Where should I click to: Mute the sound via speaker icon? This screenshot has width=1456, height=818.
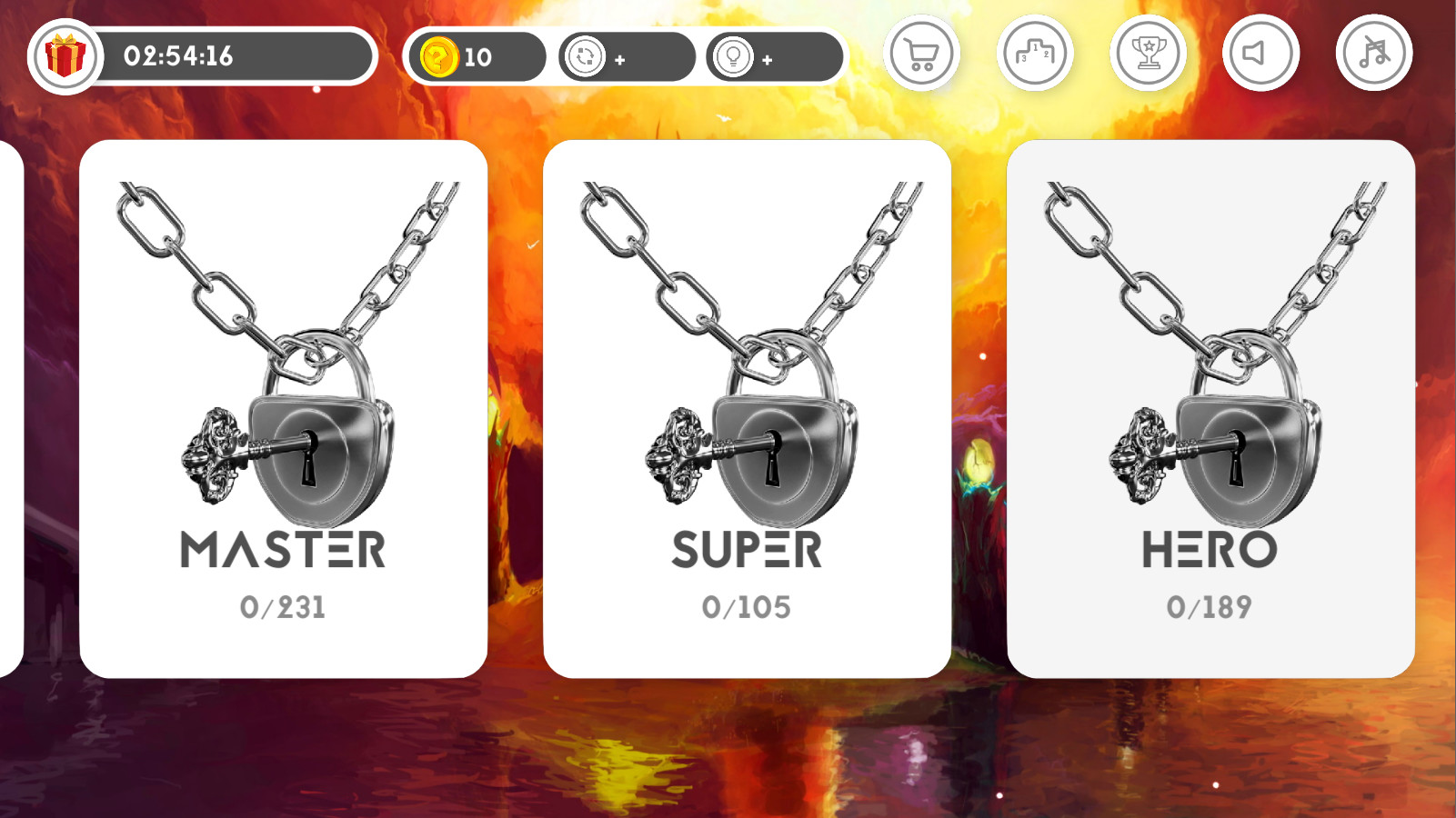point(1260,53)
